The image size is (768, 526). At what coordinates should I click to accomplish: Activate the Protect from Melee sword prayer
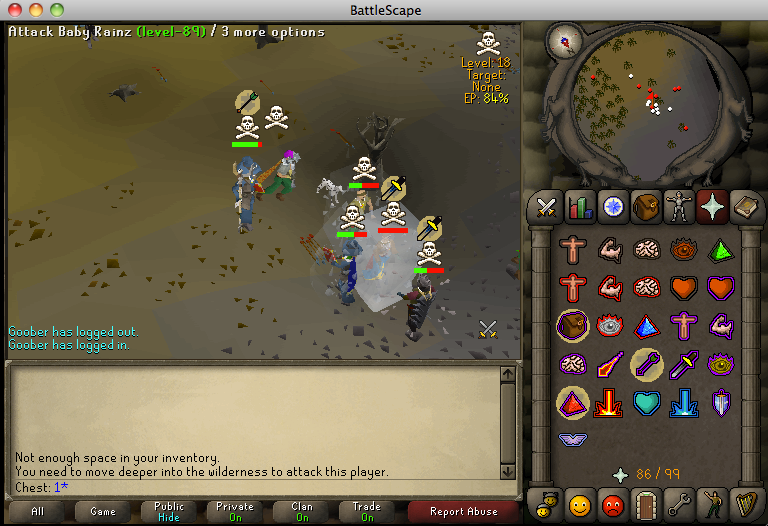[x=684, y=364]
